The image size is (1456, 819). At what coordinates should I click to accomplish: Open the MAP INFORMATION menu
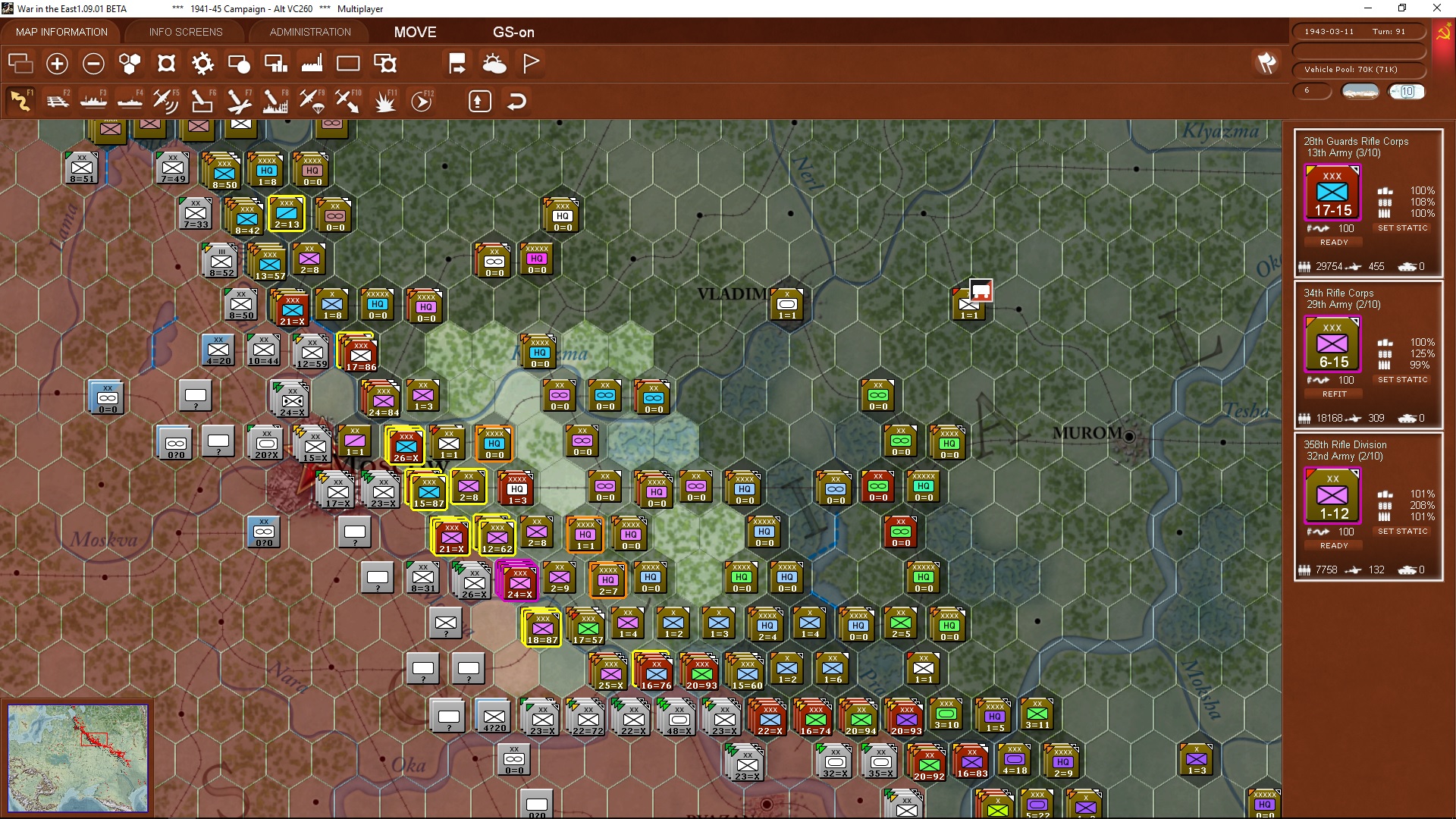tap(61, 32)
